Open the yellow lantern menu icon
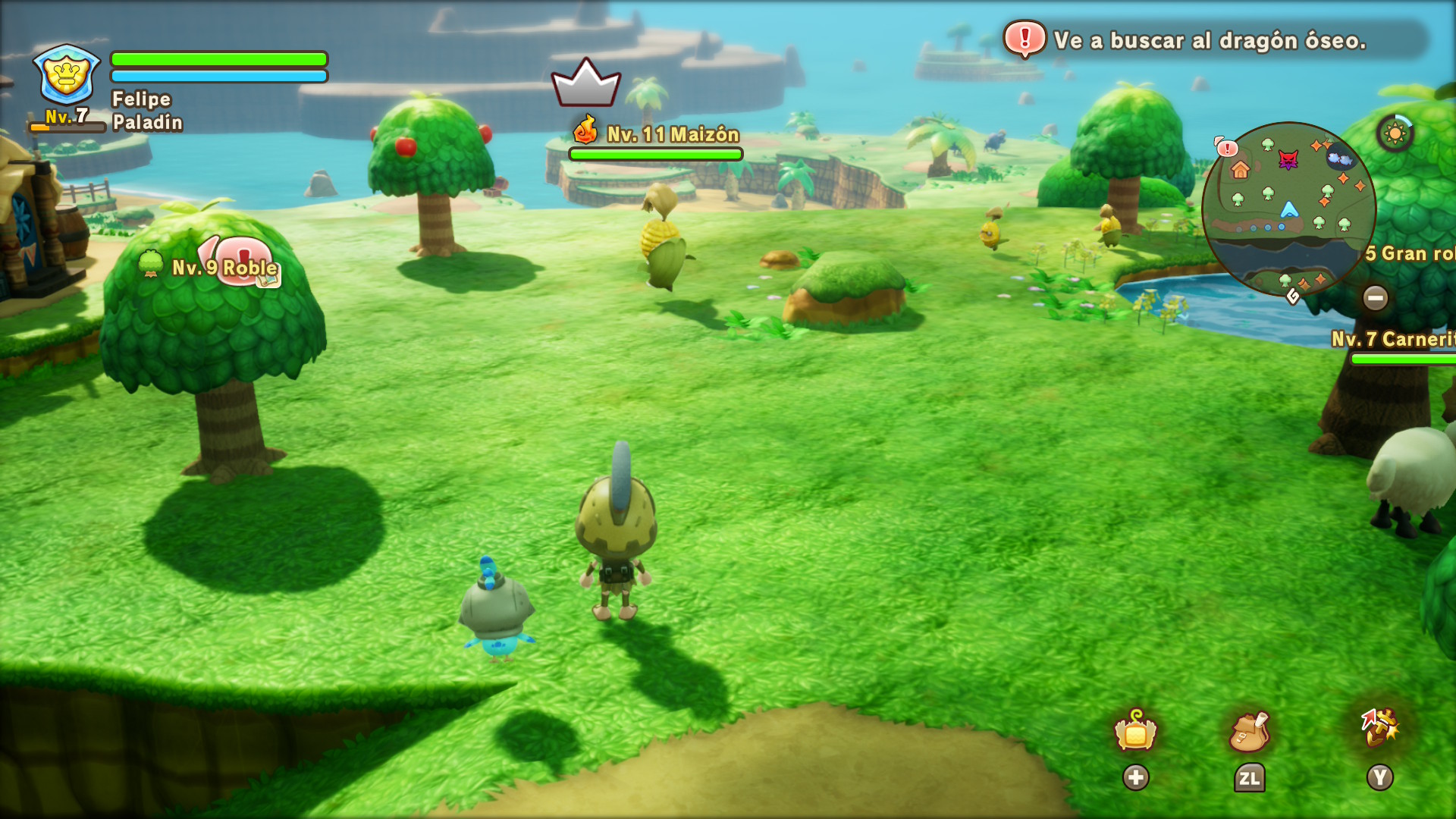Viewport: 1456px width, 819px height. (x=1135, y=732)
